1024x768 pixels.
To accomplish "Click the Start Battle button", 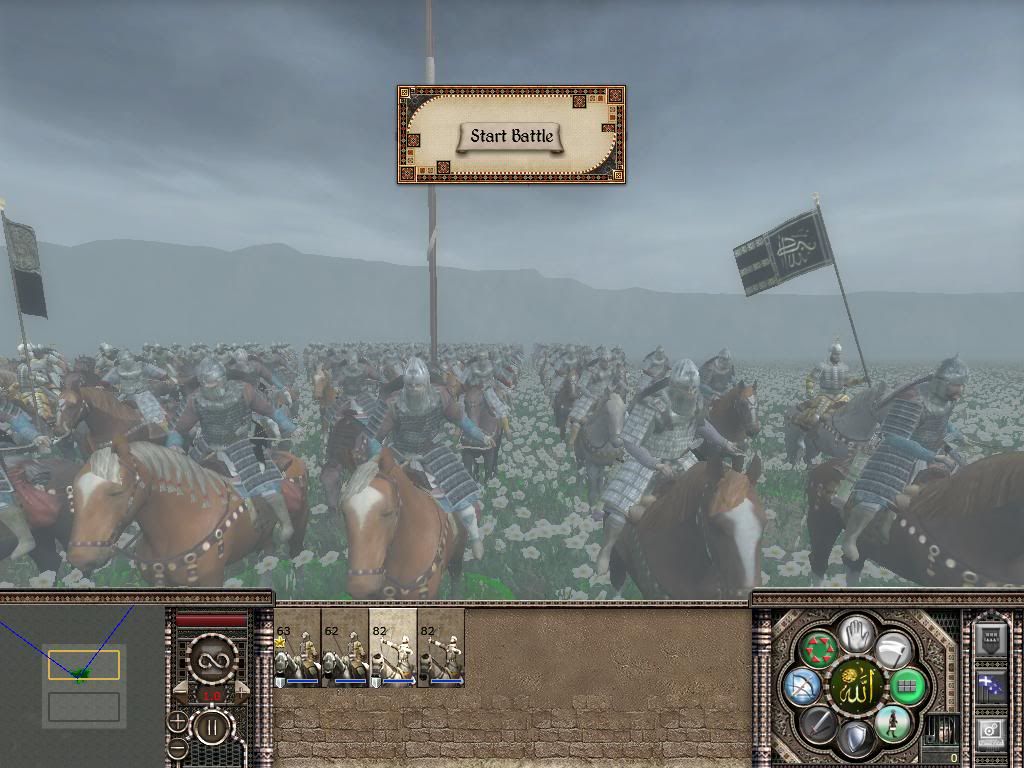I will click(x=511, y=136).
